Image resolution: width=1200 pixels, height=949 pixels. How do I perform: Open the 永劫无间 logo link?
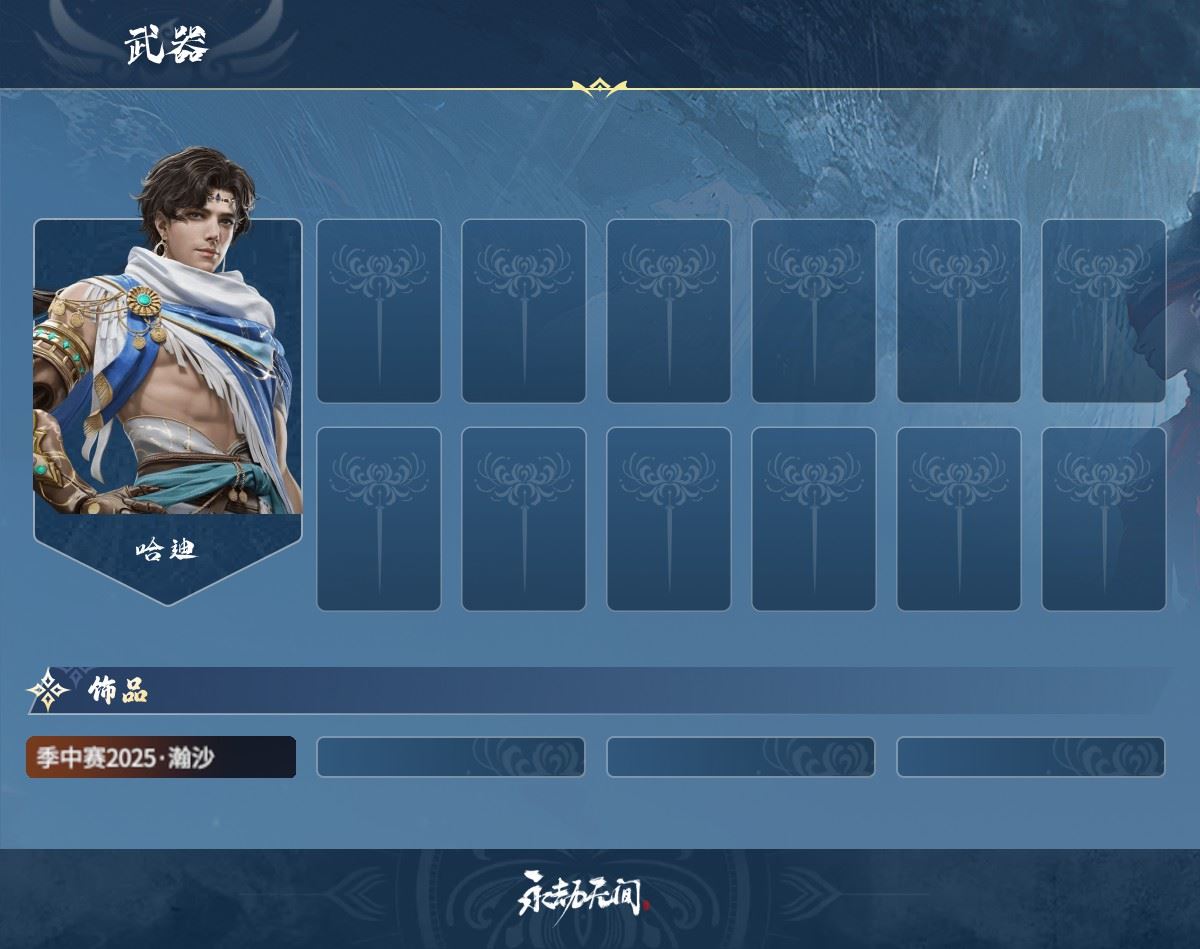click(583, 893)
